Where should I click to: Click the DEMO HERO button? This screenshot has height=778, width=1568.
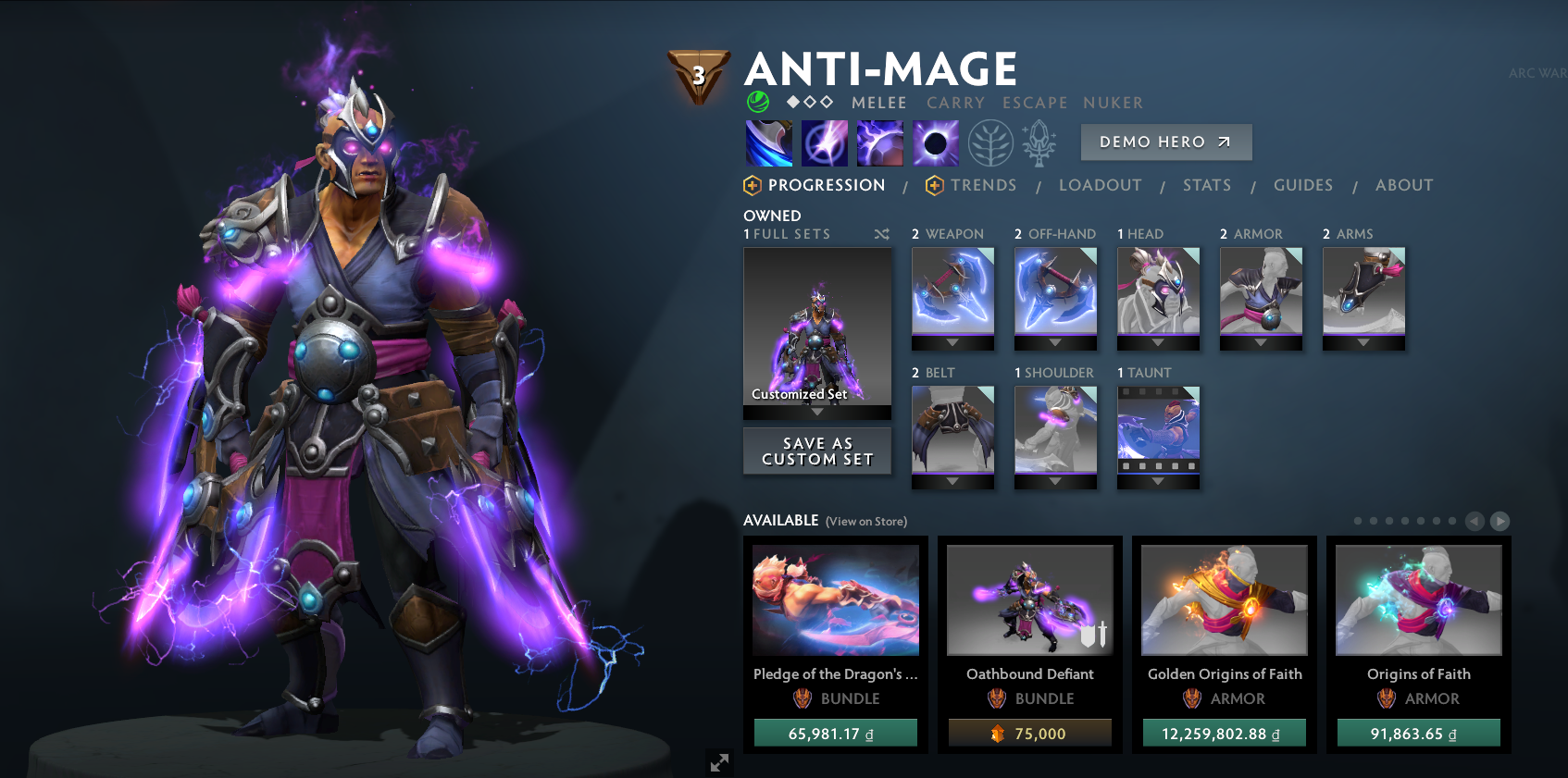[x=1165, y=142]
